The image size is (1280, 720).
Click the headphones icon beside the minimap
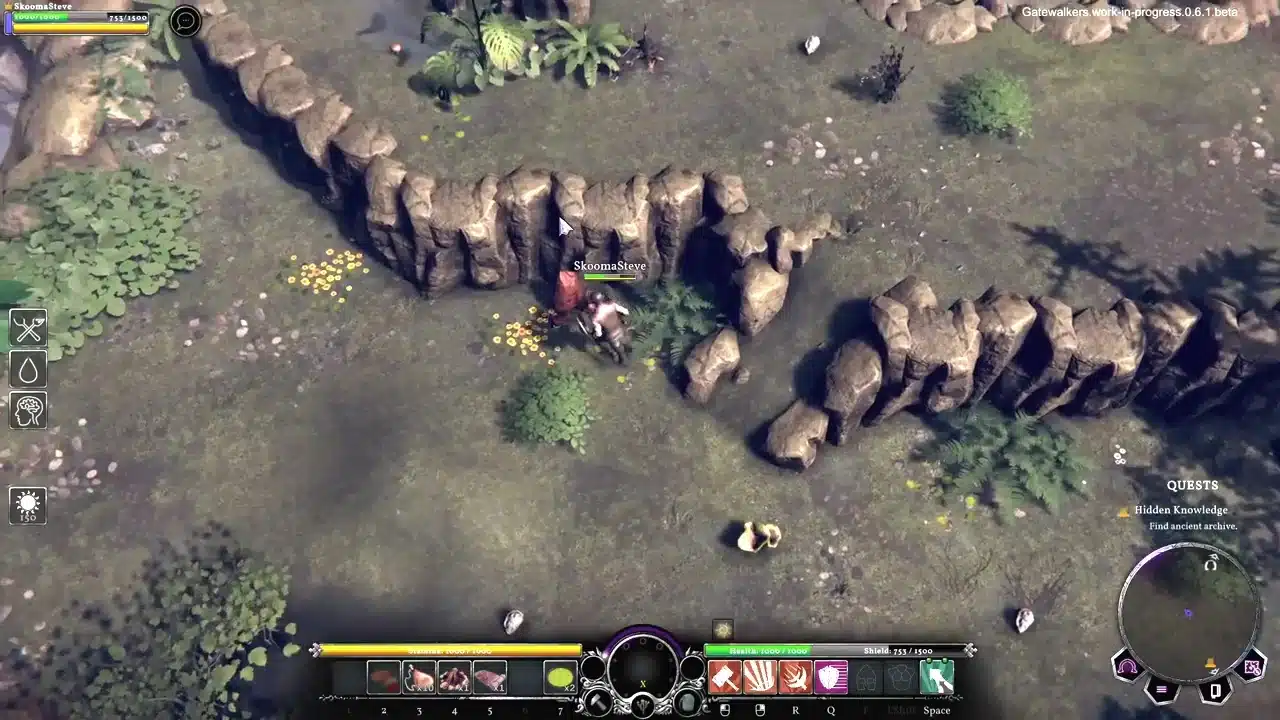[x=1126, y=665]
